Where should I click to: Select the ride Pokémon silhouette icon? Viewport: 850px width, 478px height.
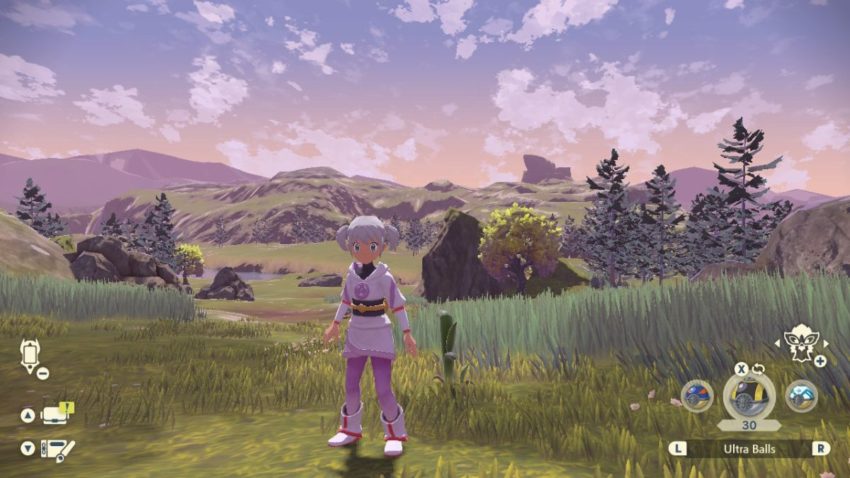pyautogui.click(x=800, y=341)
